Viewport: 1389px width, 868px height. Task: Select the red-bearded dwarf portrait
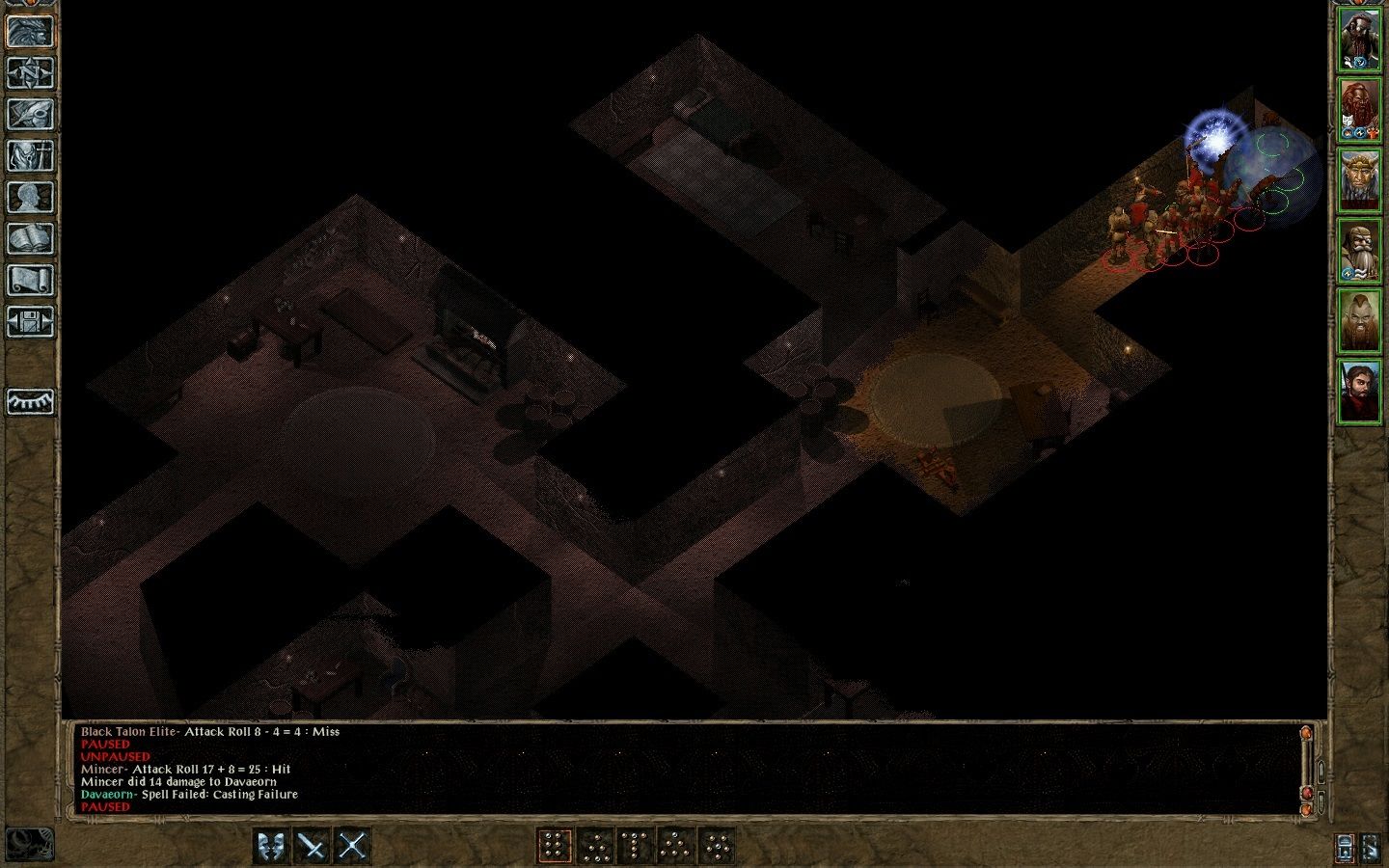(x=1360, y=111)
